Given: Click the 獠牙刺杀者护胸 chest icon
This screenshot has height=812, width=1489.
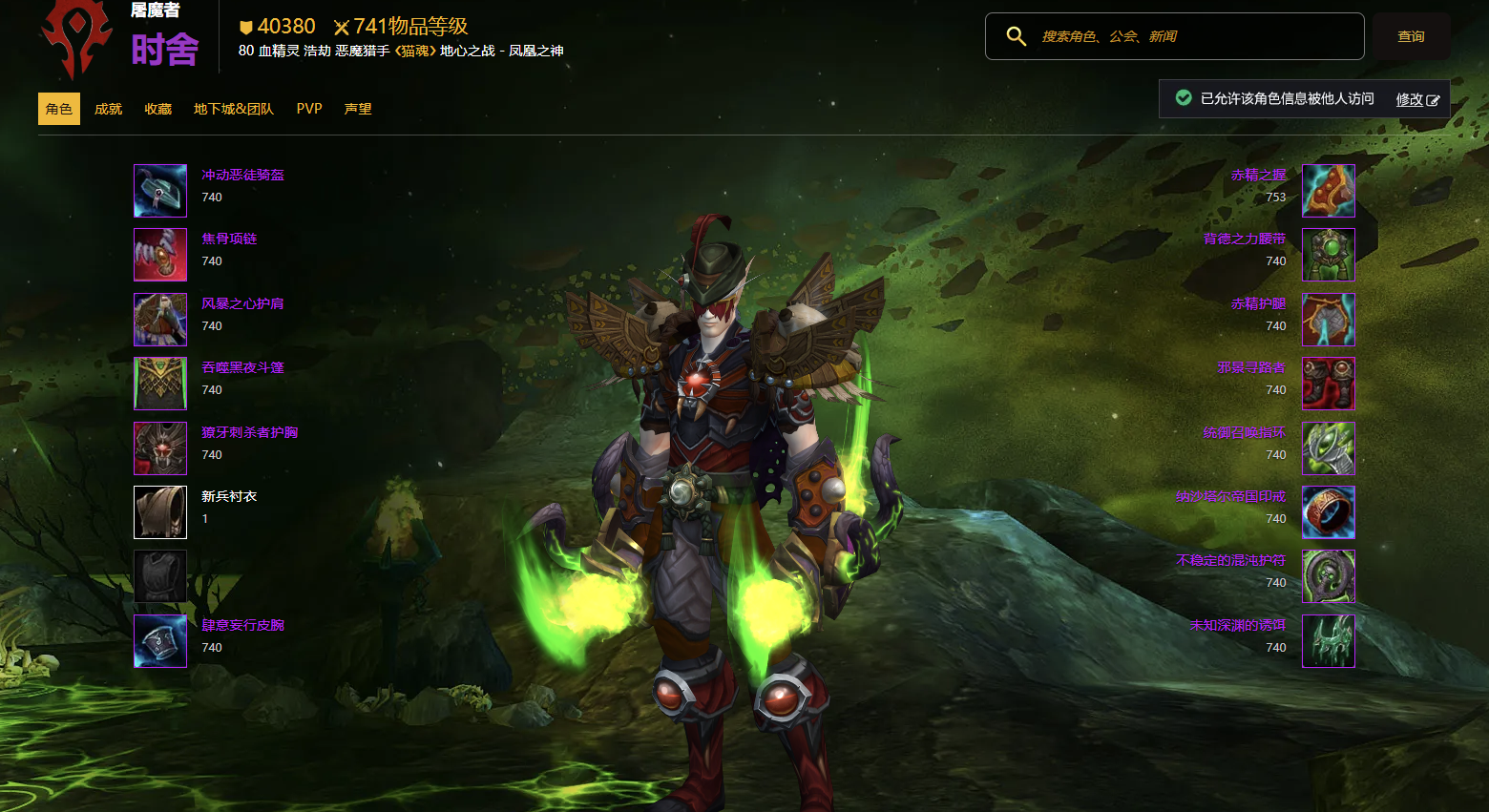Looking at the screenshot, I should [x=160, y=448].
